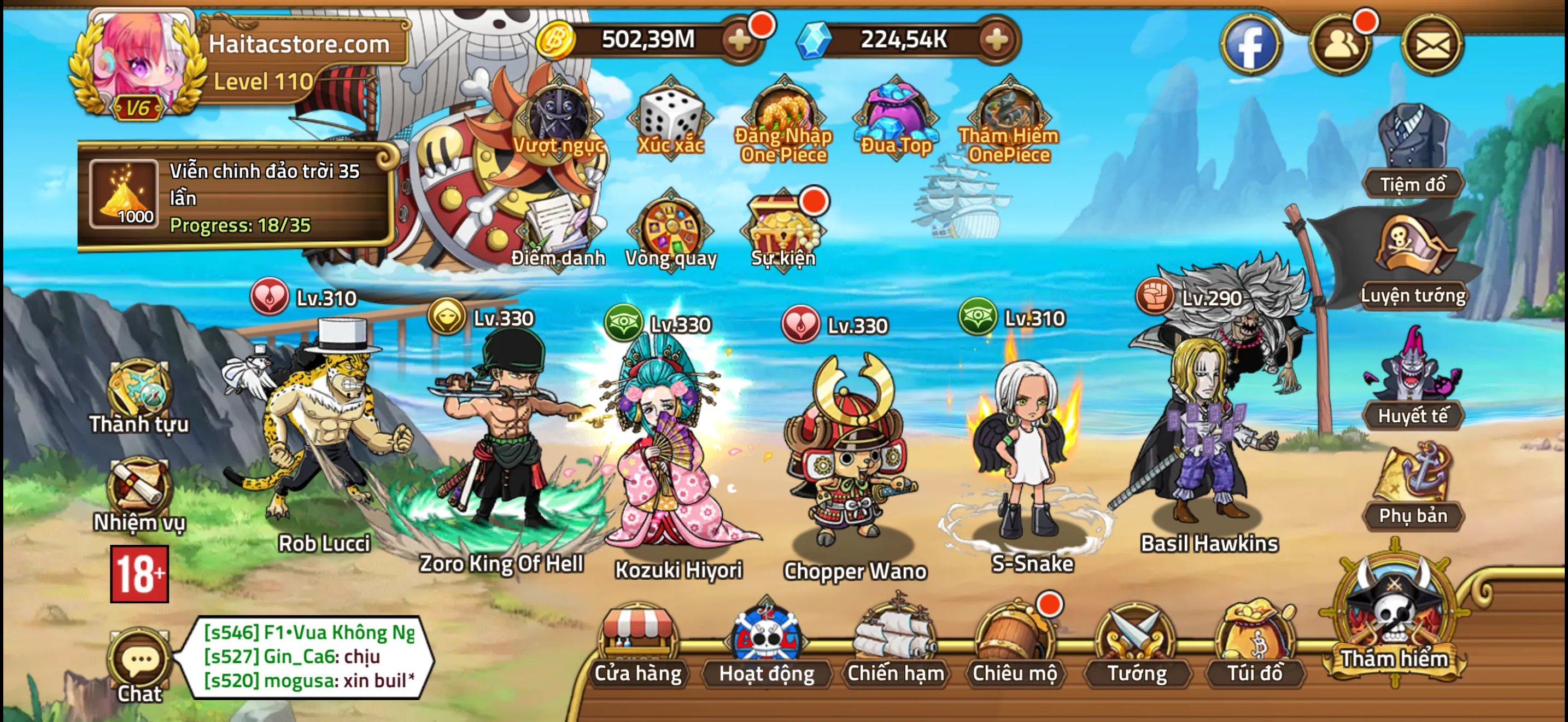Image resolution: width=1568 pixels, height=722 pixels.
Task: Open Phụ bản dungeon map
Action: coord(1412,487)
